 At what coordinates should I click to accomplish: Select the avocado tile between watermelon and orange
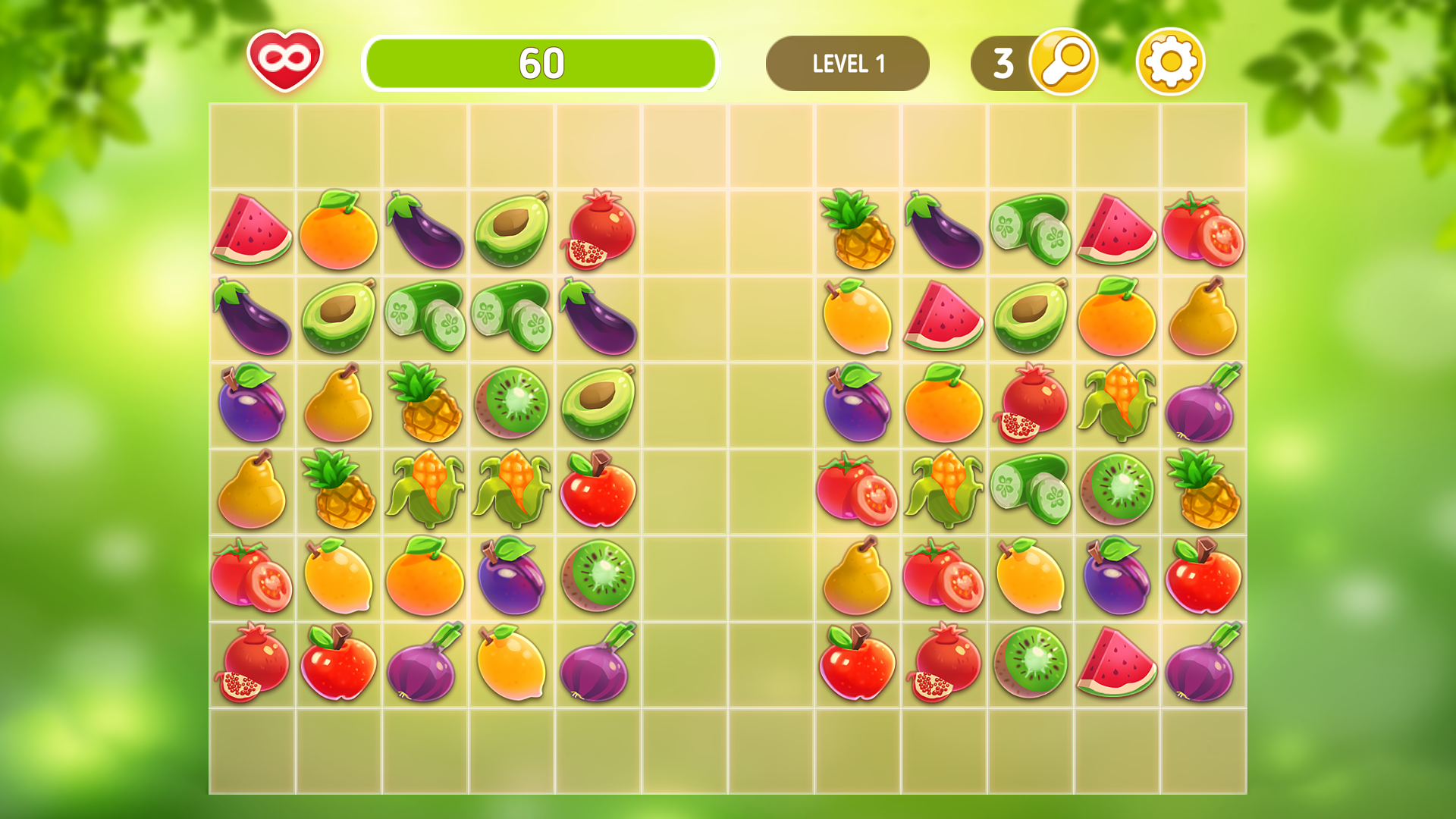pos(1030,316)
